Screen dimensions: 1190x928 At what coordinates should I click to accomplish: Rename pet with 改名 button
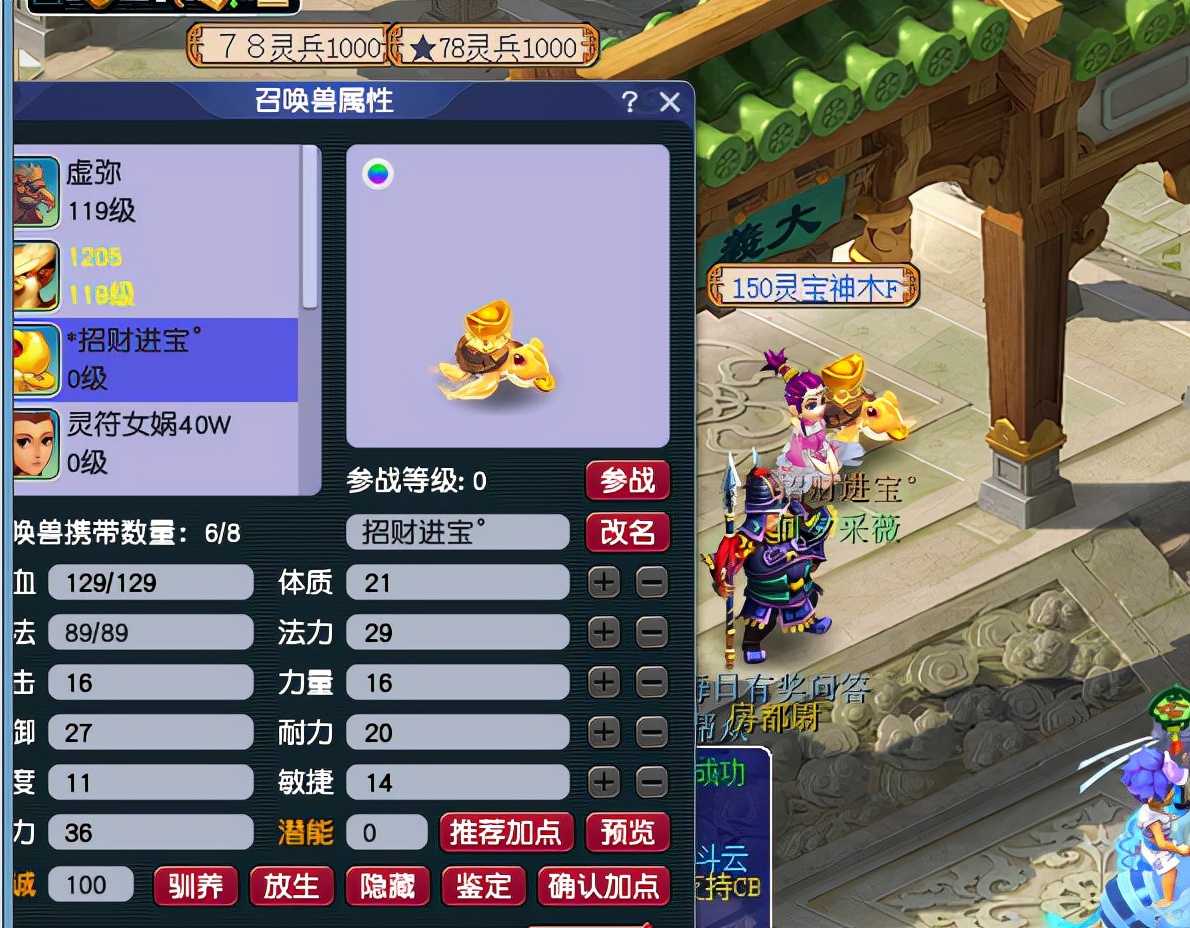coord(627,532)
